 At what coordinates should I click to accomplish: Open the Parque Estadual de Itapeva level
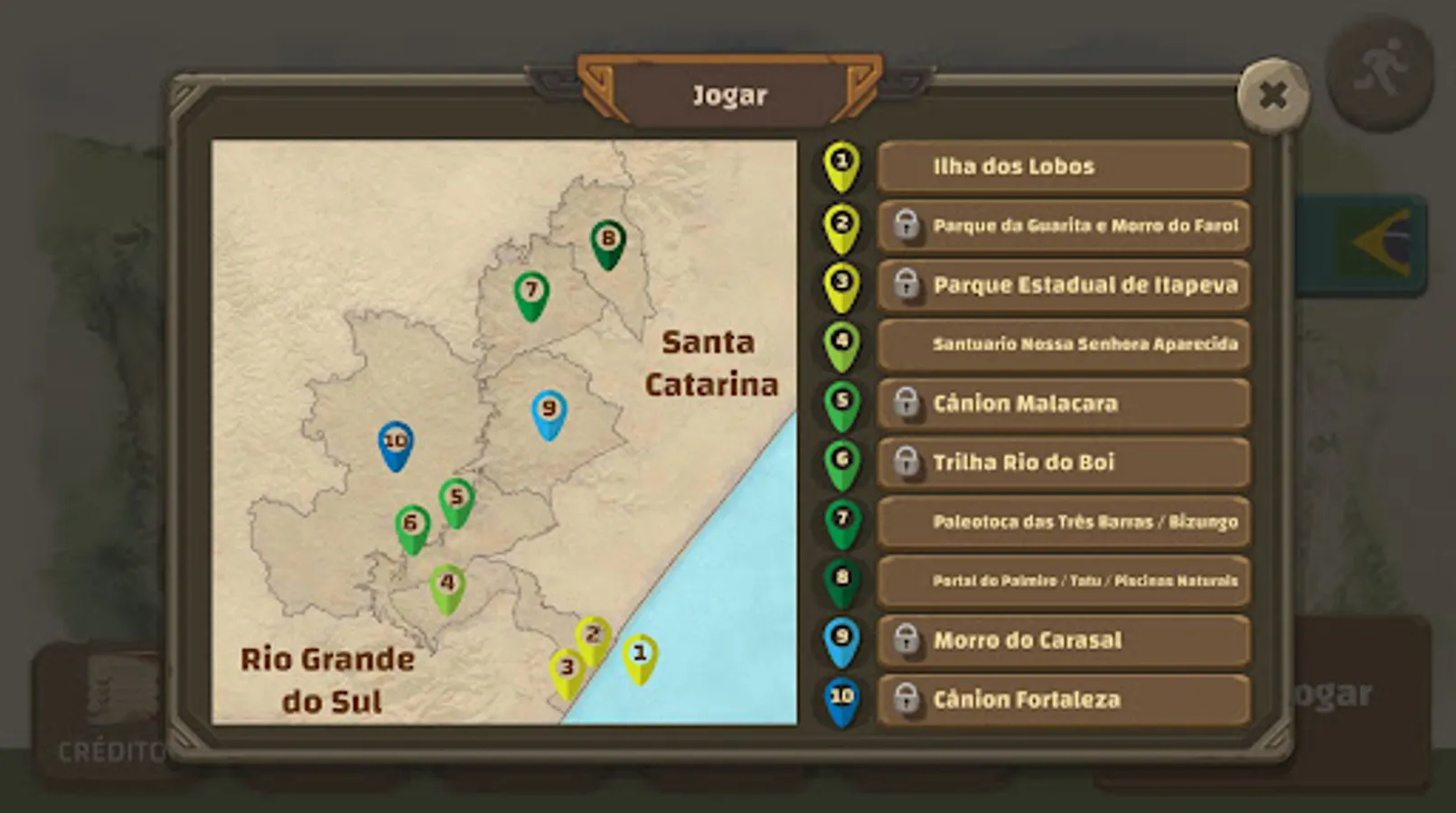point(1063,285)
